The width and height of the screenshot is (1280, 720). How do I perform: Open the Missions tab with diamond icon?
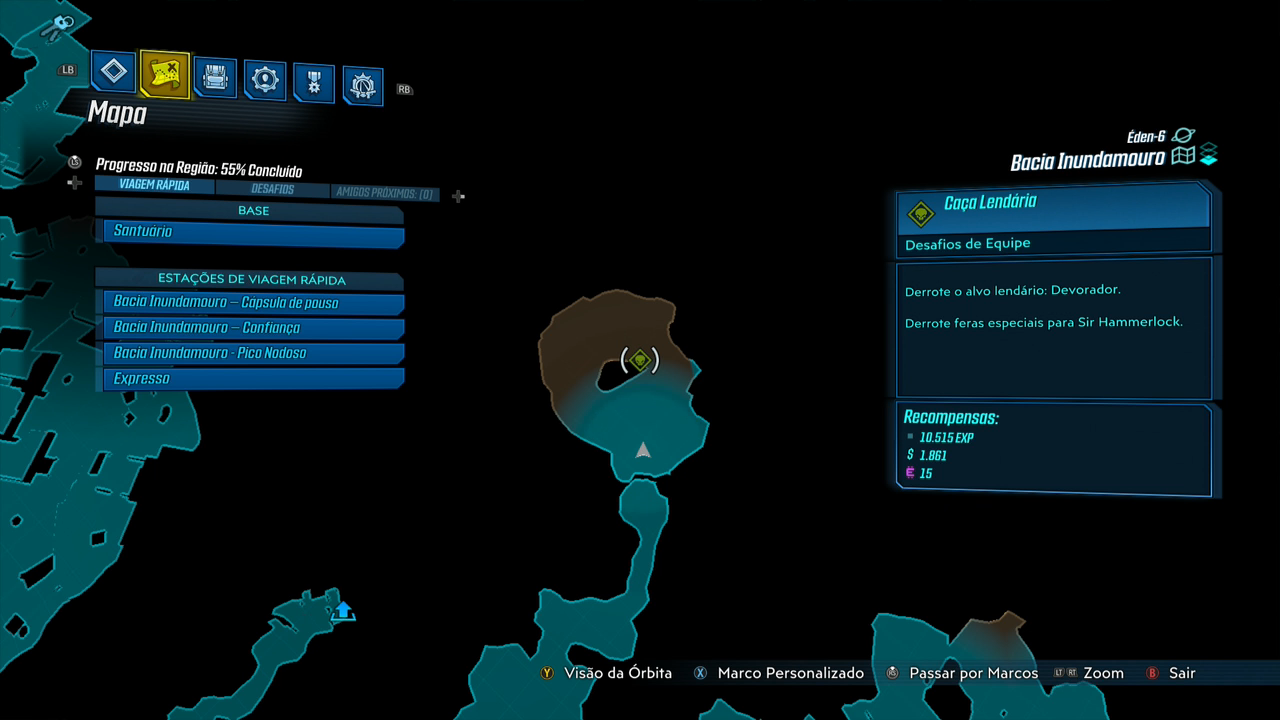point(114,72)
